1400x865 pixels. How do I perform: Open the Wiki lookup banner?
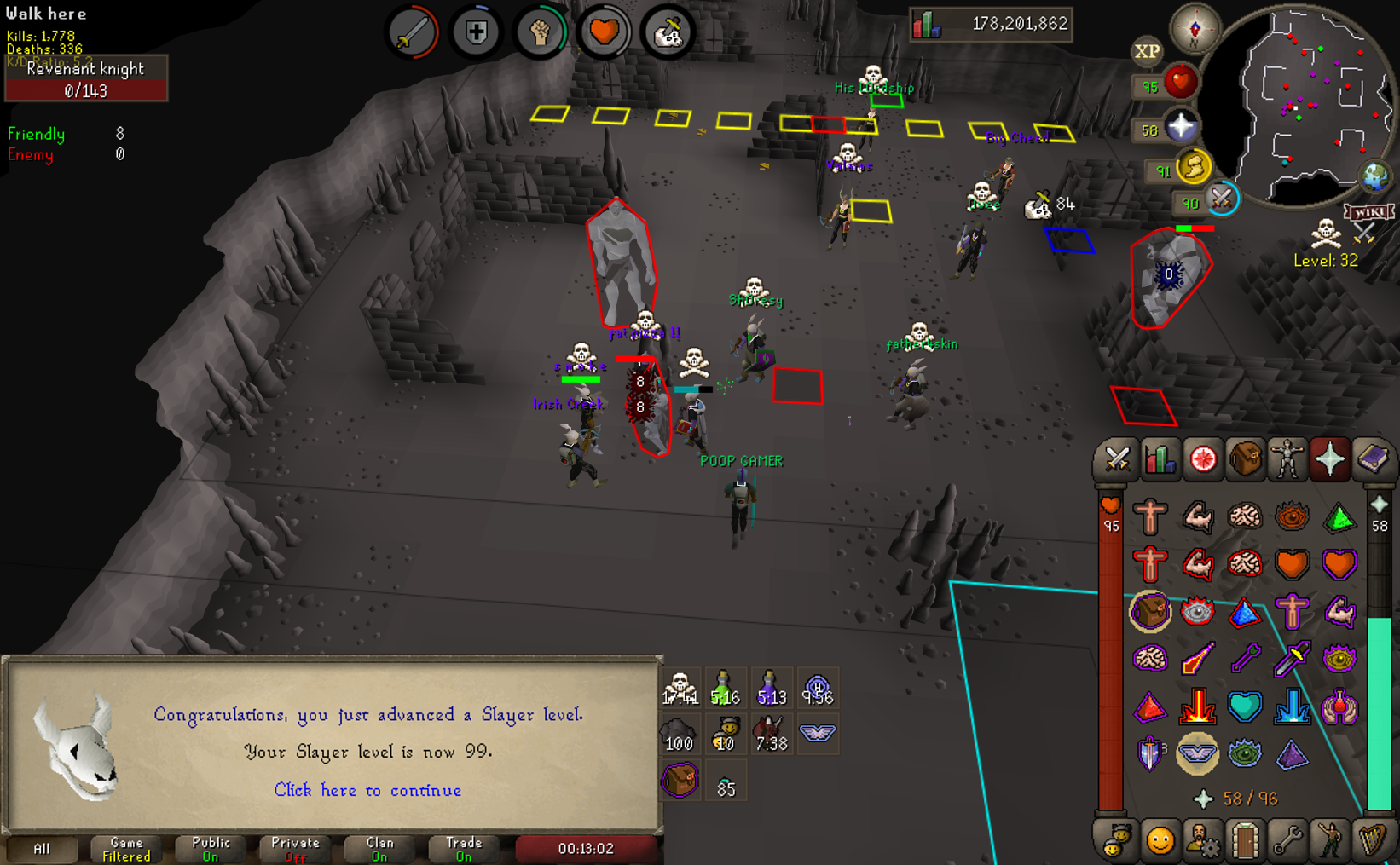(1368, 211)
